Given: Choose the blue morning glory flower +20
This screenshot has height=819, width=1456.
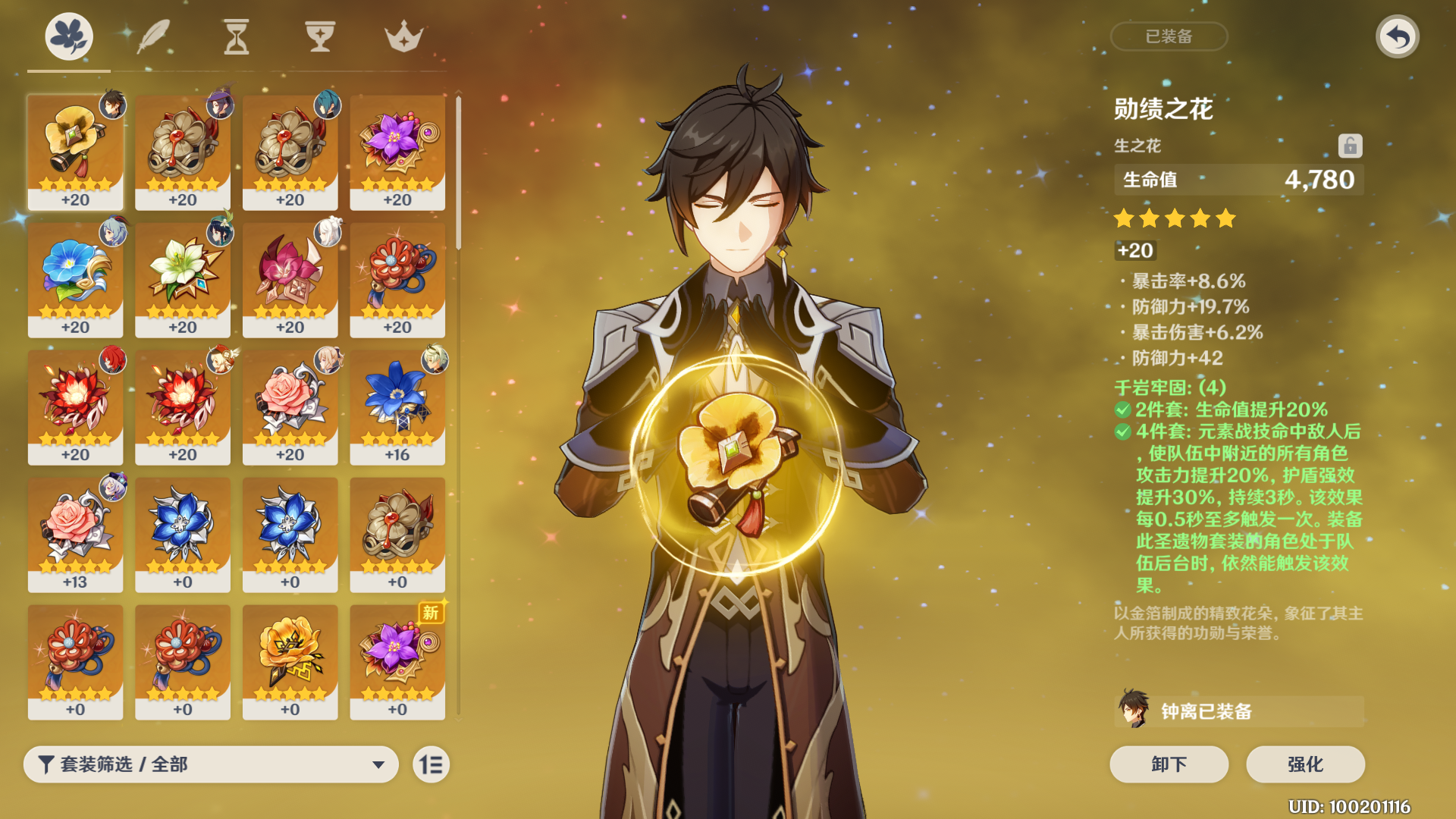Looking at the screenshot, I should (x=75, y=279).
